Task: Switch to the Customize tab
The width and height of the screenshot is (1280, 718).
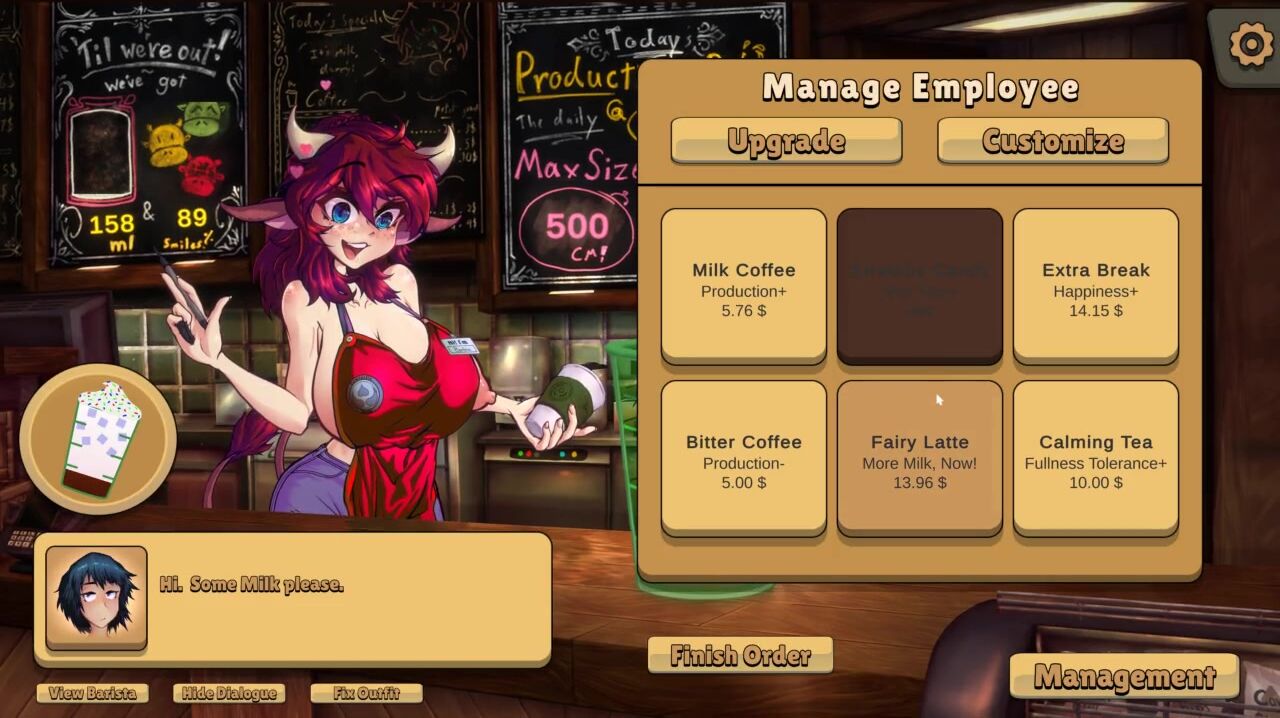Action: pyautogui.click(x=1053, y=141)
